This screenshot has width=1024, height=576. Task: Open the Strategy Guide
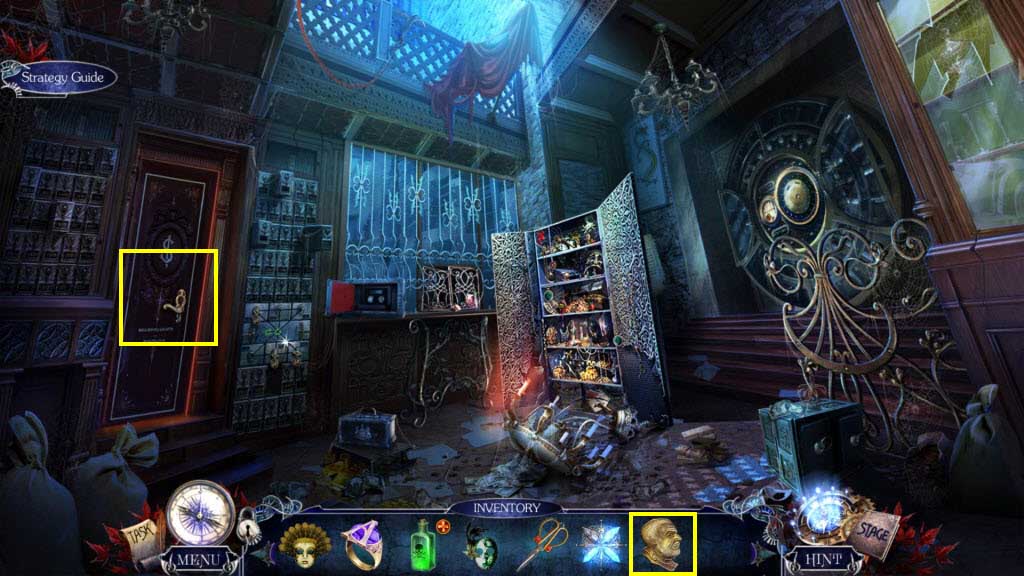[60, 77]
